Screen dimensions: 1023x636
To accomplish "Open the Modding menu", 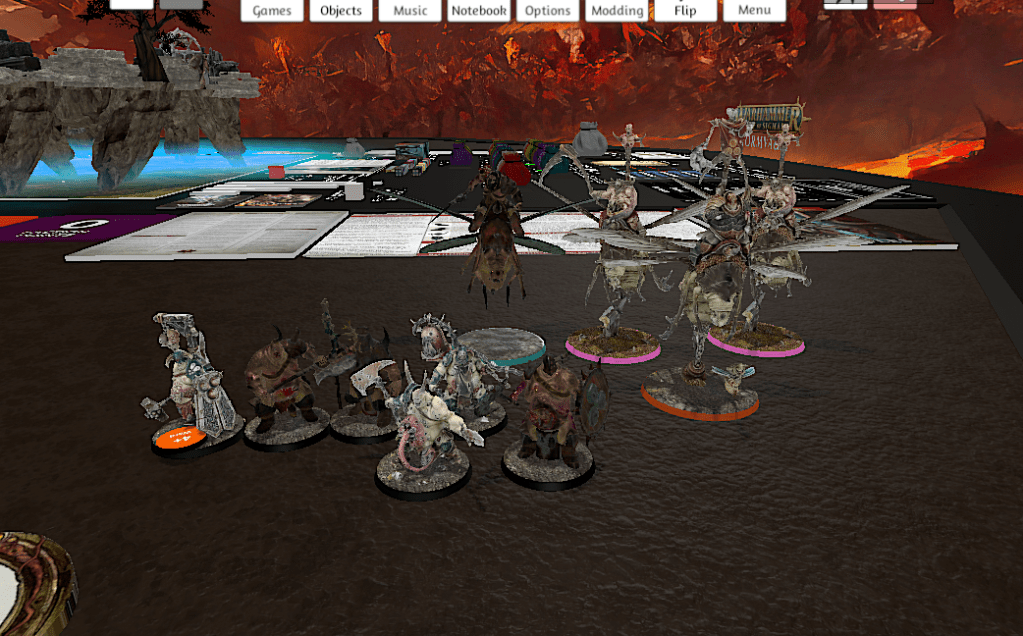I will (617, 10).
